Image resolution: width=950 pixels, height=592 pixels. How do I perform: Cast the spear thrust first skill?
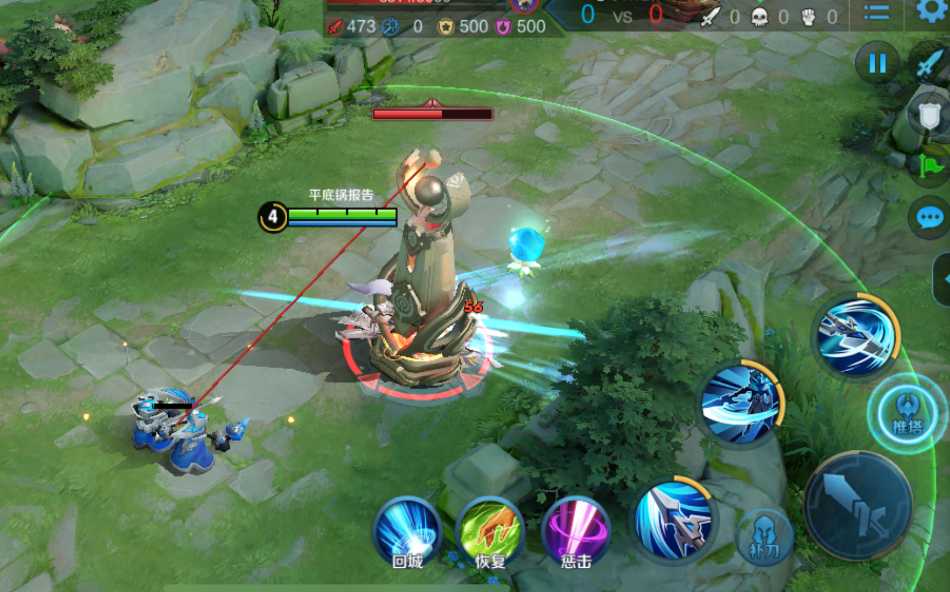tap(673, 517)
